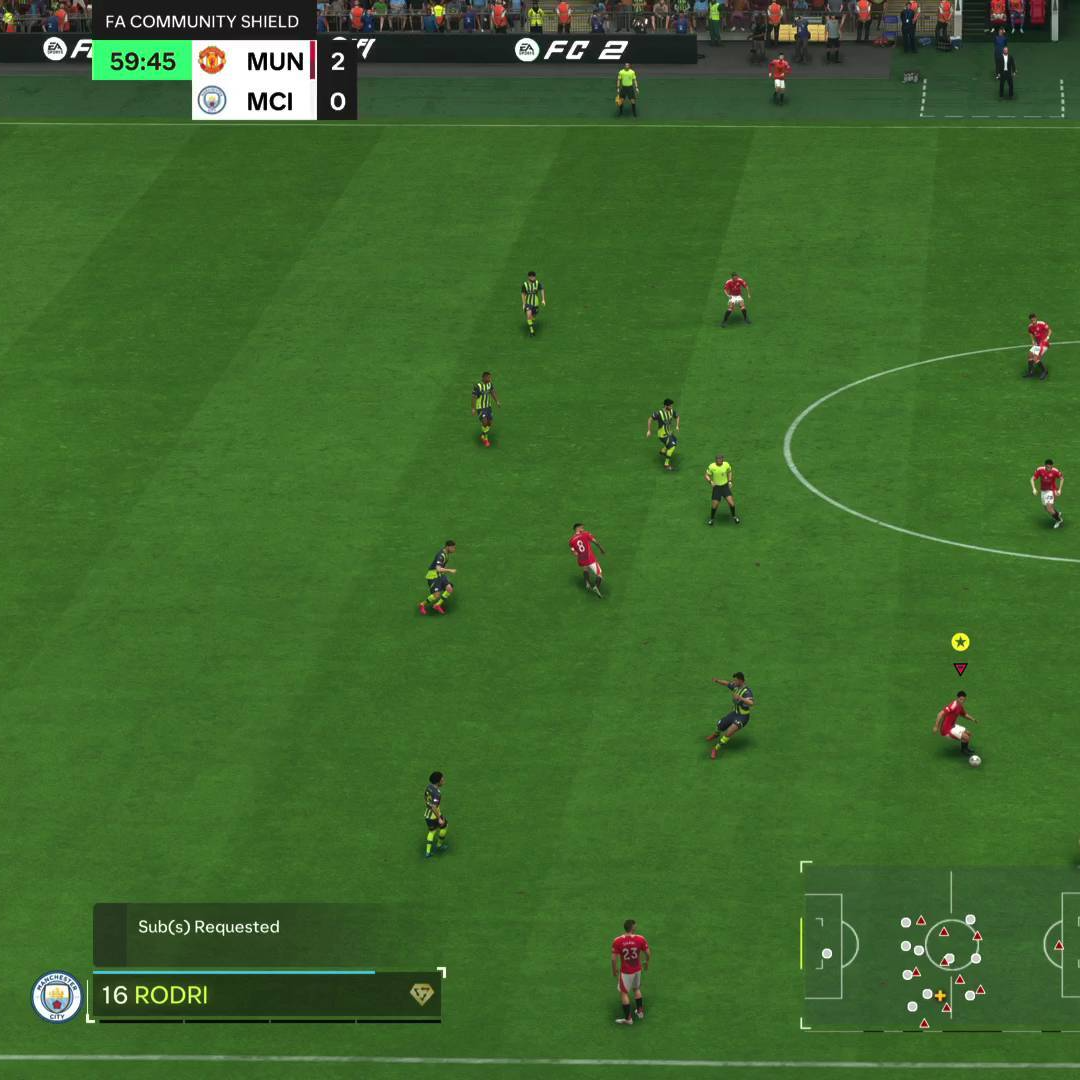The height and width of the screenshot is (1080, 1080).
Task: Click the 16 Rodri player name bar
Action: pos(250,995)
